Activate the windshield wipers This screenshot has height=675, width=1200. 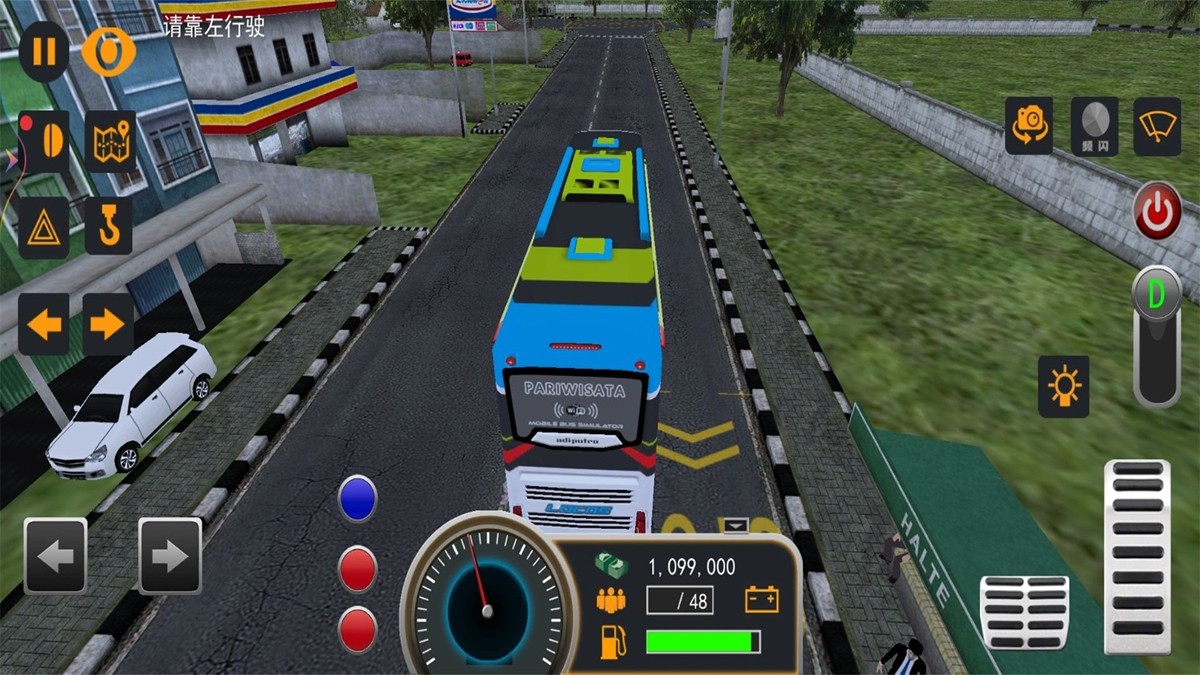pos(1157,126)
